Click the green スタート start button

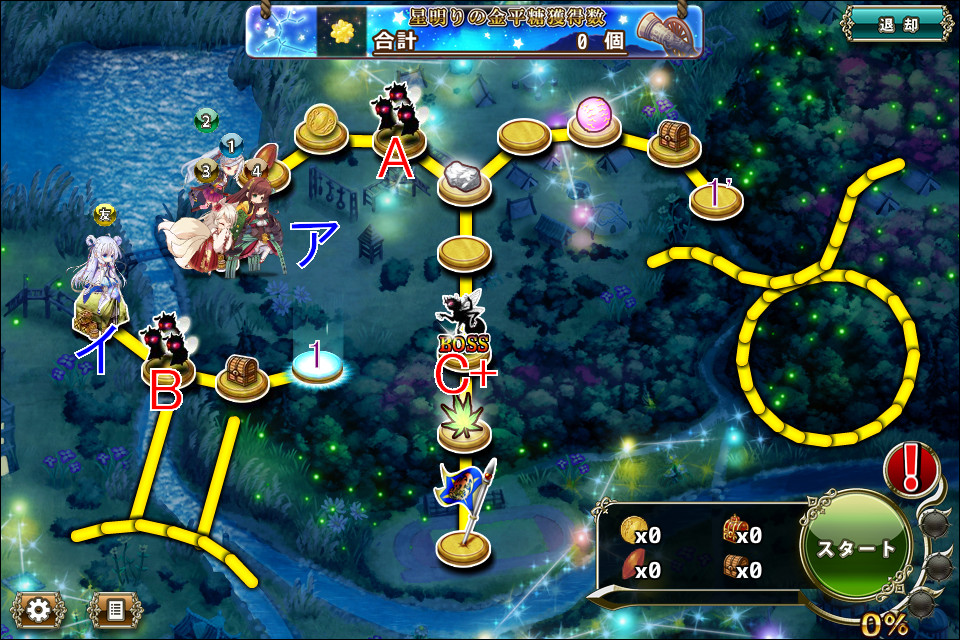click(x=856, y=548)
